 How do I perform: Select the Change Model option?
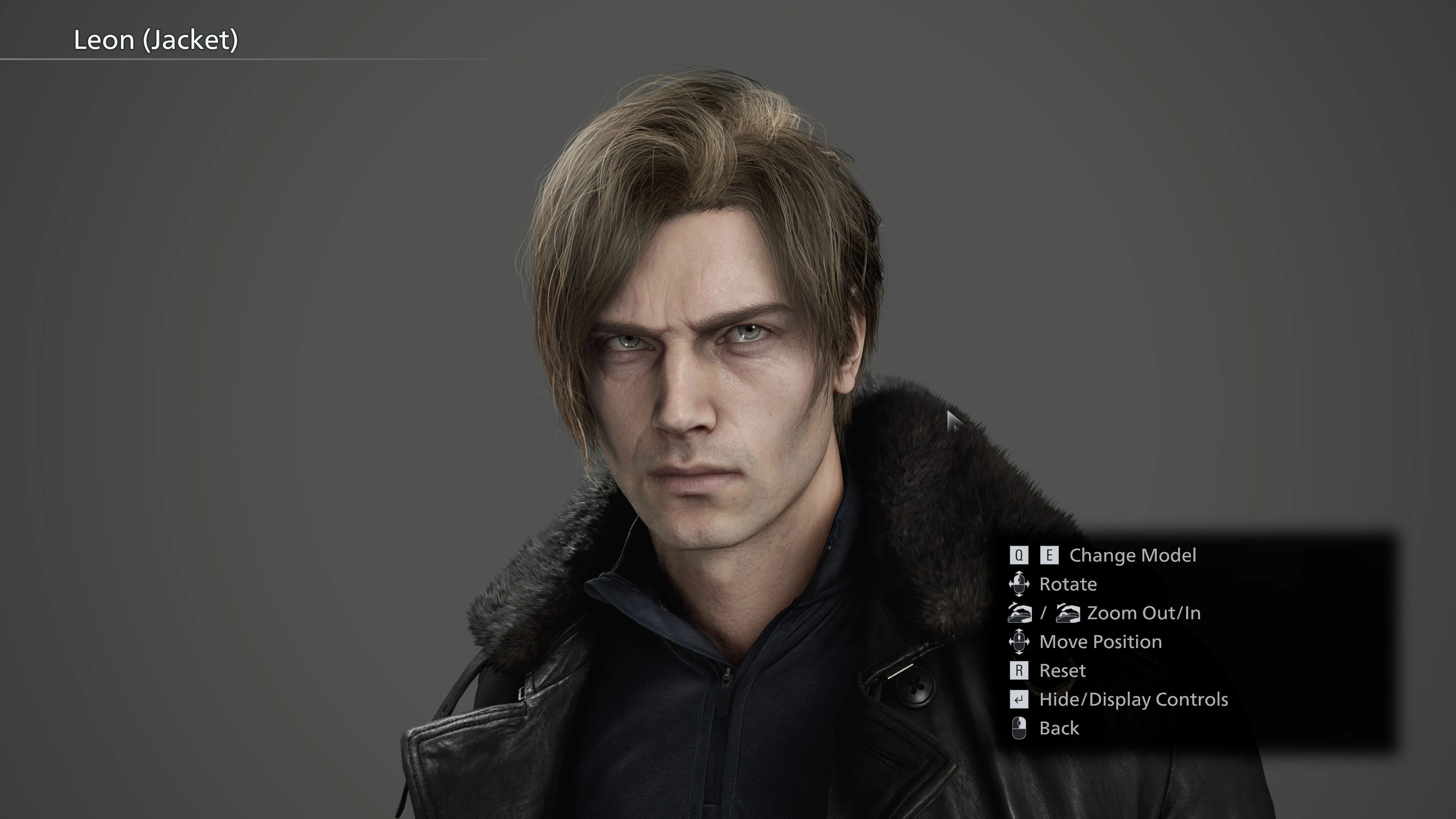point(1132,555)
